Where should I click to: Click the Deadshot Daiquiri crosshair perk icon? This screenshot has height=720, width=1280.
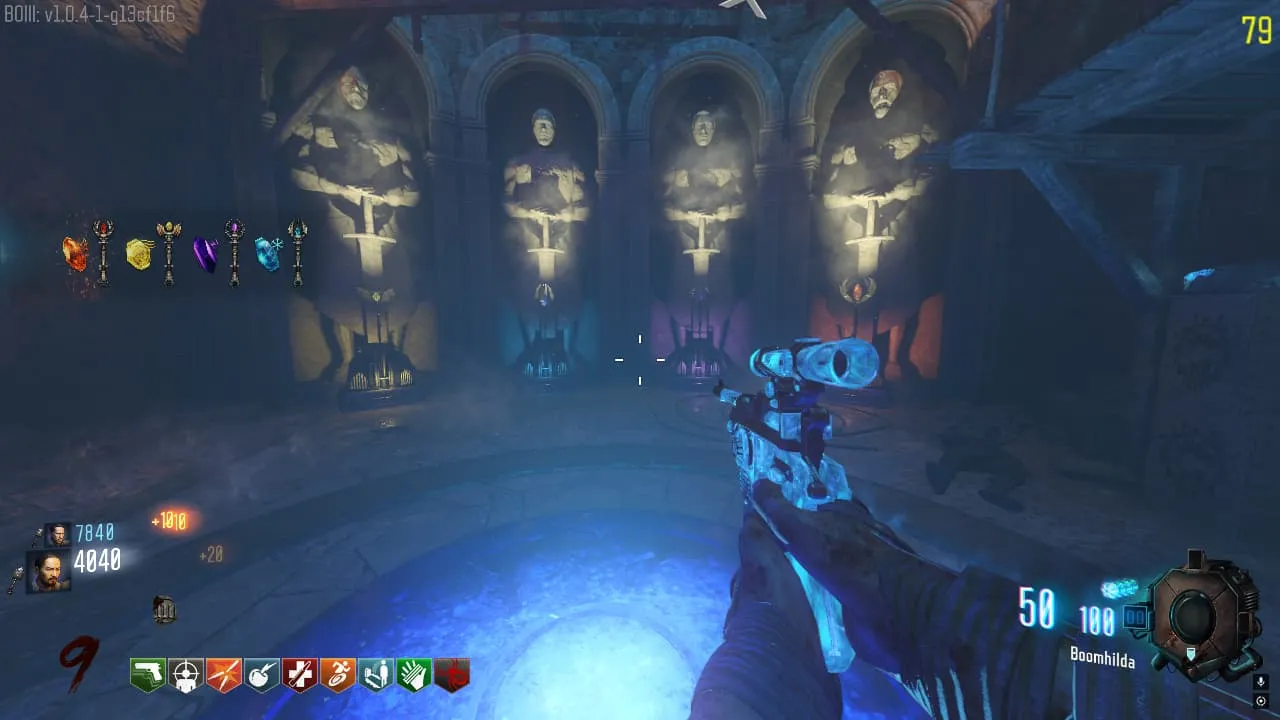pyautogui.click(x=186, y=675)
